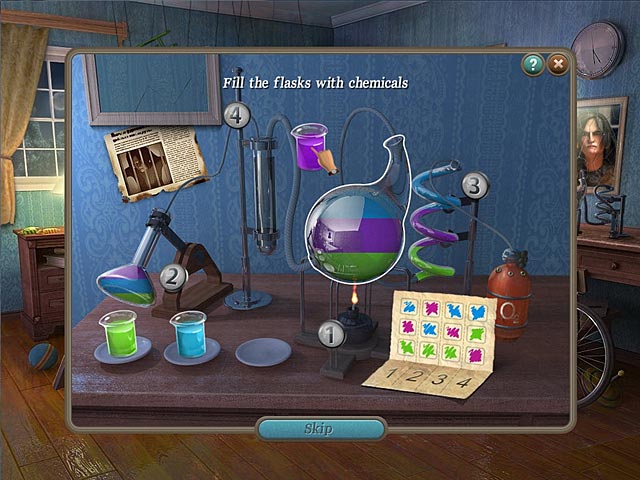Close the puzzle window
Screen dimensions: 640x480
pyautogui.click(x=557, y=64)
